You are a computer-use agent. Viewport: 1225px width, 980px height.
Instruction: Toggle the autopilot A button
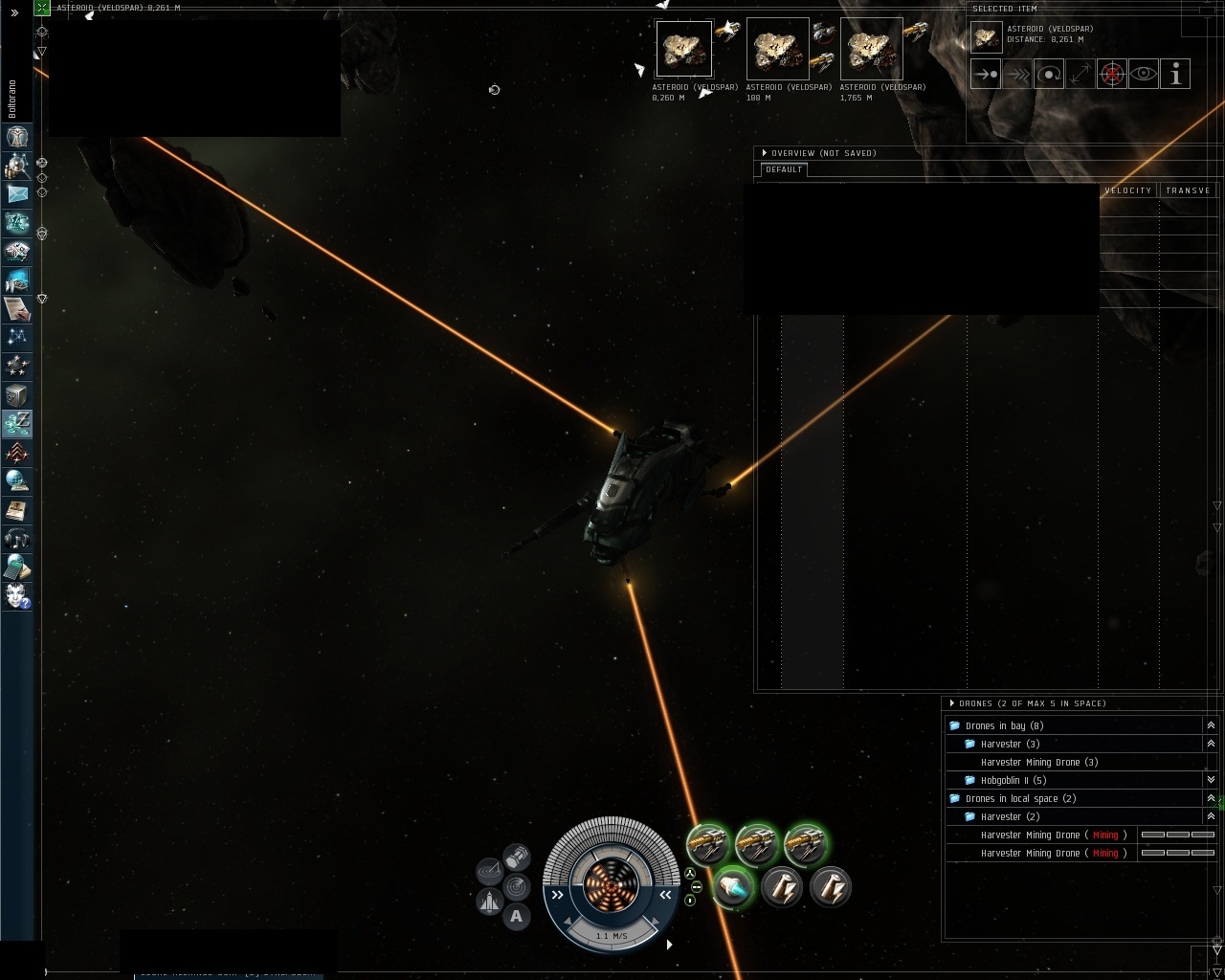pyautogui.click(x=517, y=917)
